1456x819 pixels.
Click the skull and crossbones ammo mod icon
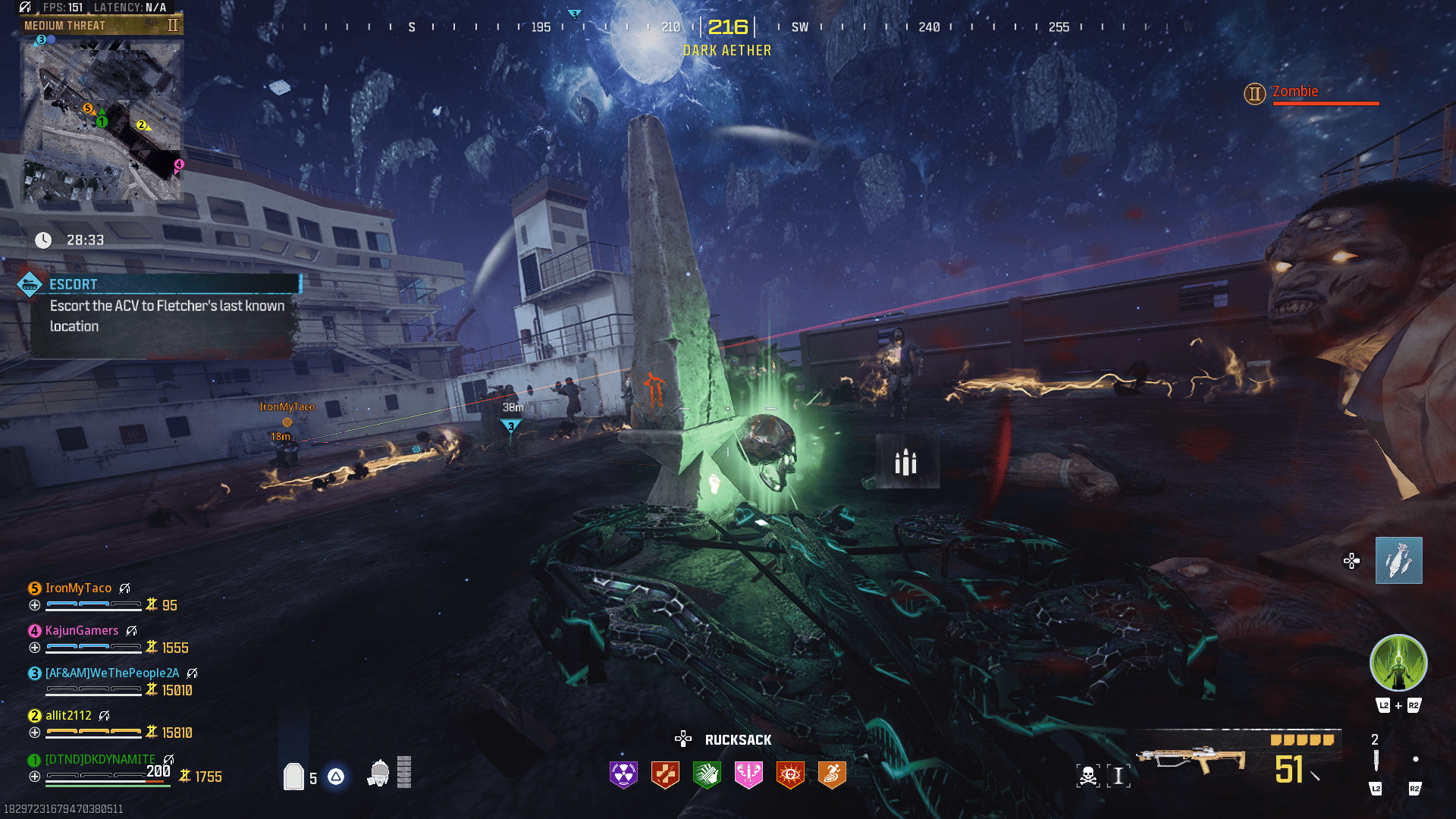[1087, 776]
